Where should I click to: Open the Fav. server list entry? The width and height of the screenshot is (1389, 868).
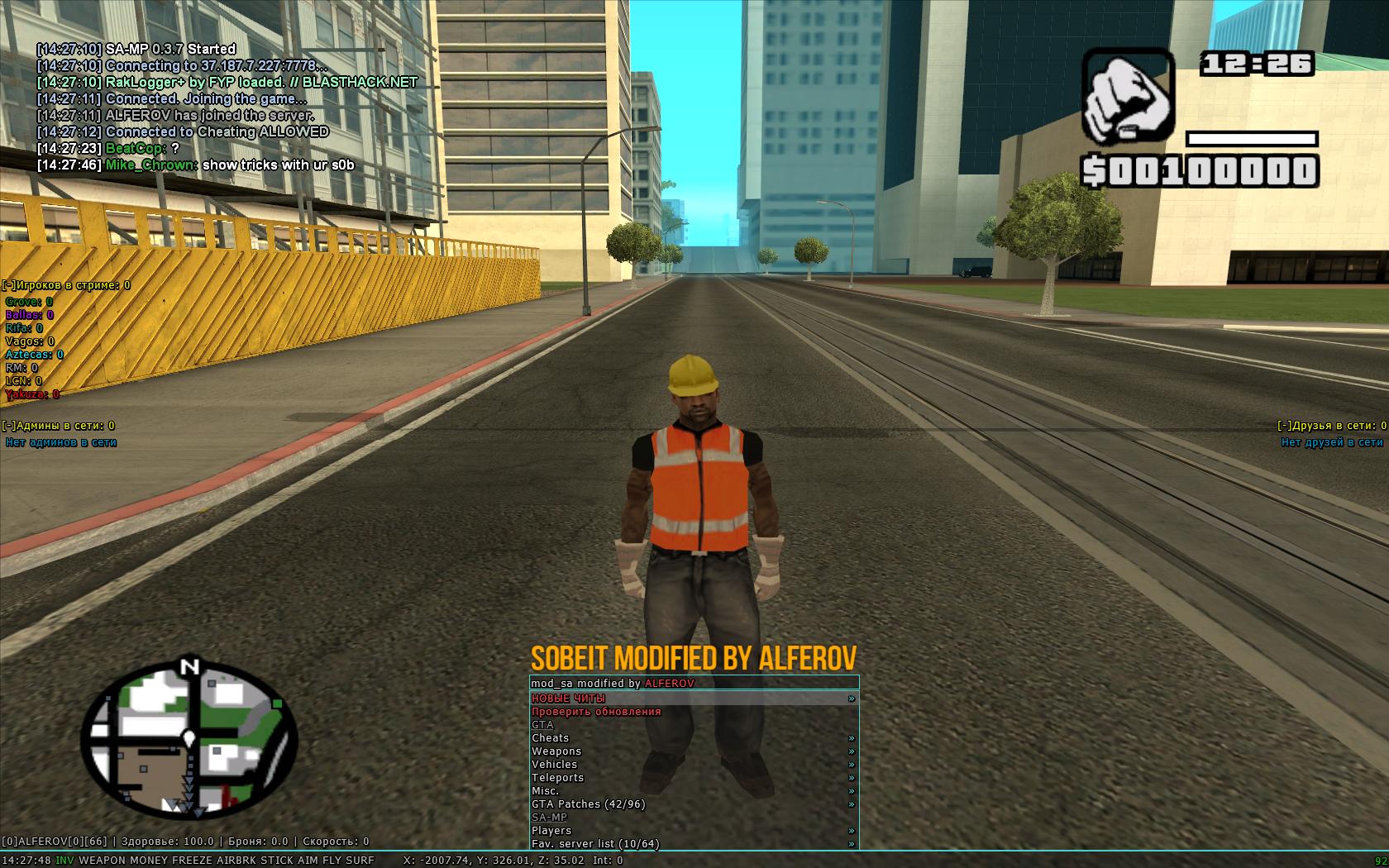click(595, 844)
